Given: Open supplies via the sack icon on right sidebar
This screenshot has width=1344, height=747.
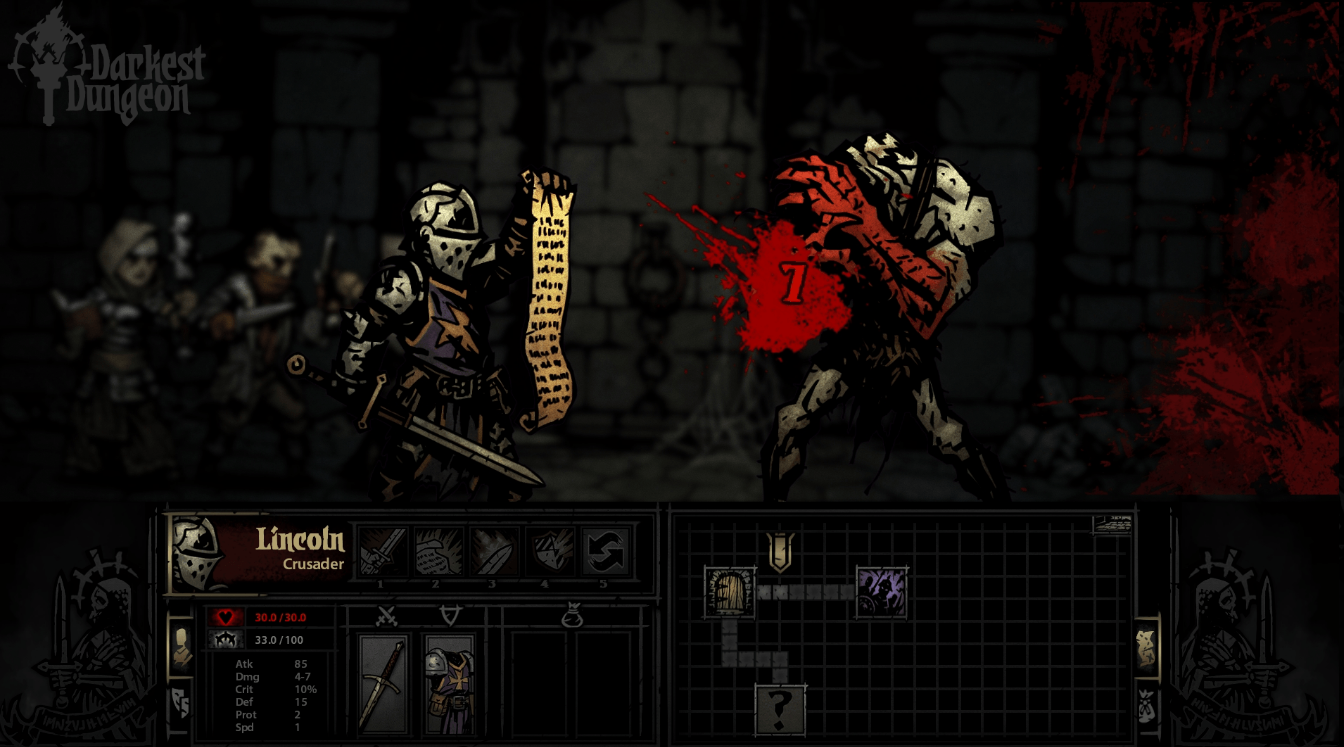Looking at the screenshot, I should coord(1145,705).
